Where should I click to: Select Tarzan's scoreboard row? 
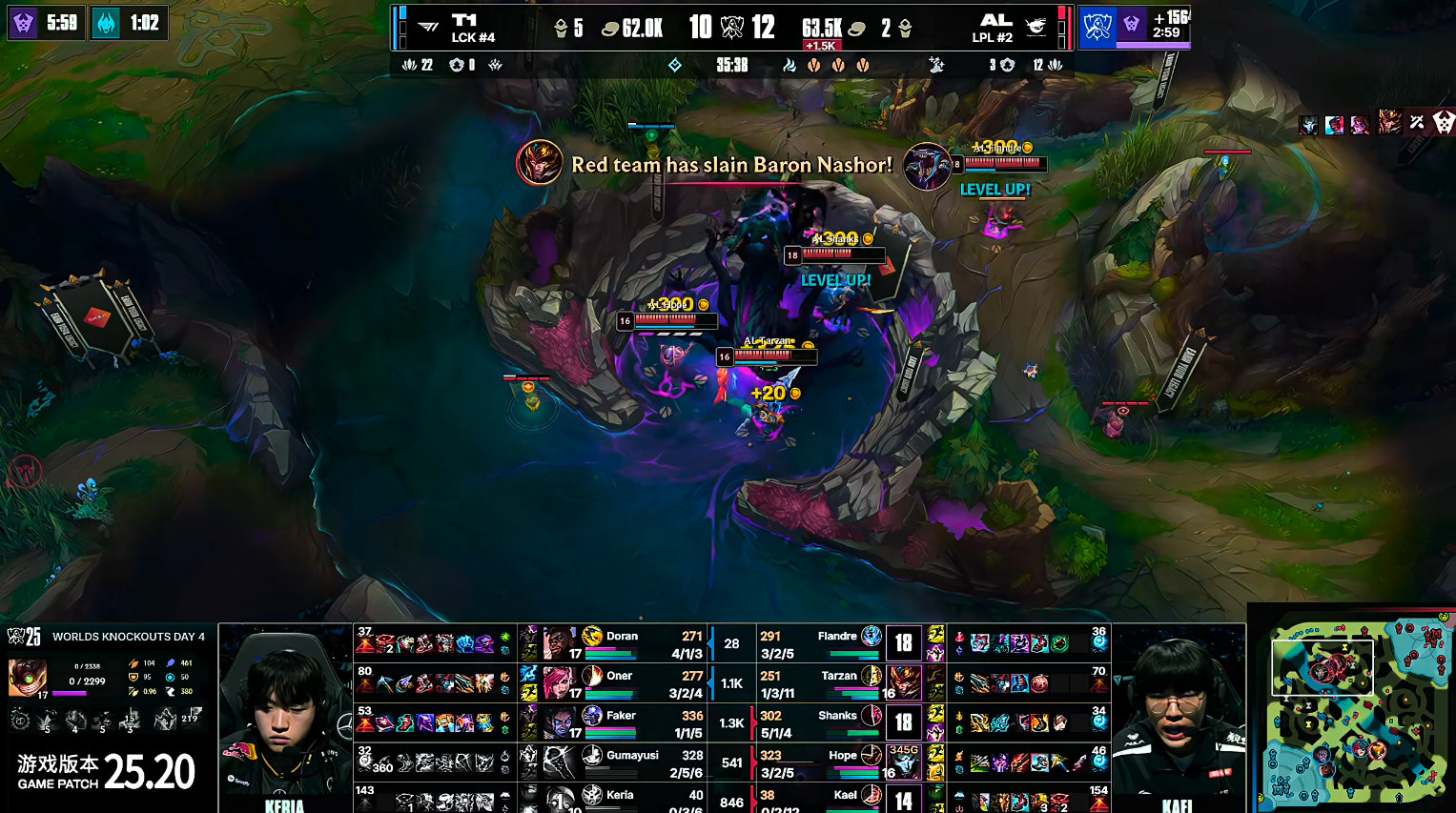pos(838,682)
